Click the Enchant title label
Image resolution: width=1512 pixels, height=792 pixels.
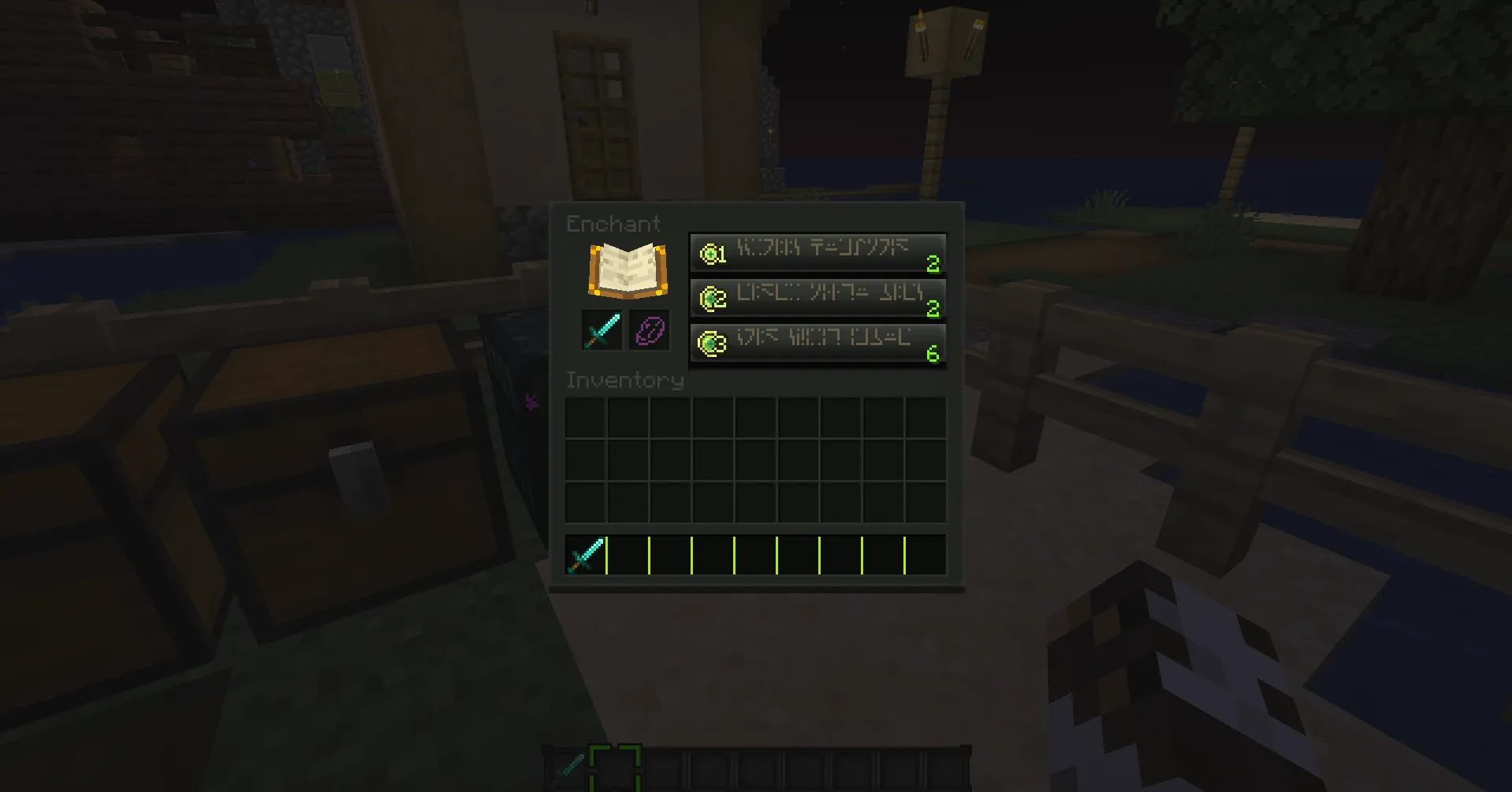click(x=613, y=223)
